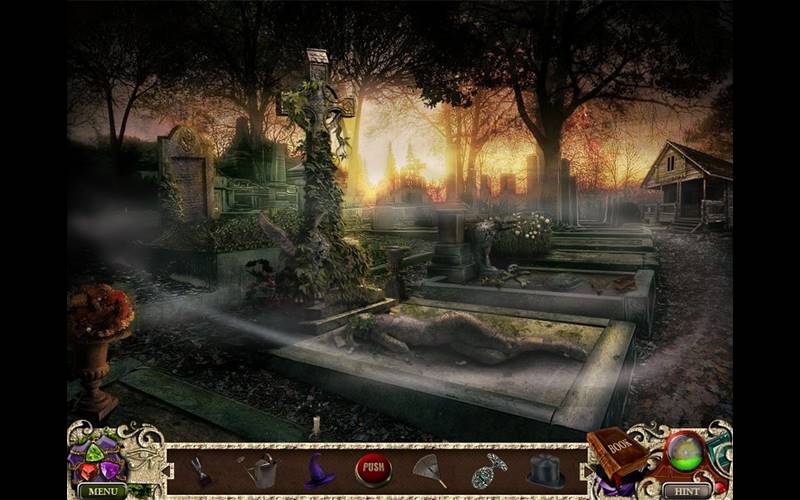This screenshot has height=500, width=800.
Task: Select the garden trowel in inventory
Action: coord(199,469)
